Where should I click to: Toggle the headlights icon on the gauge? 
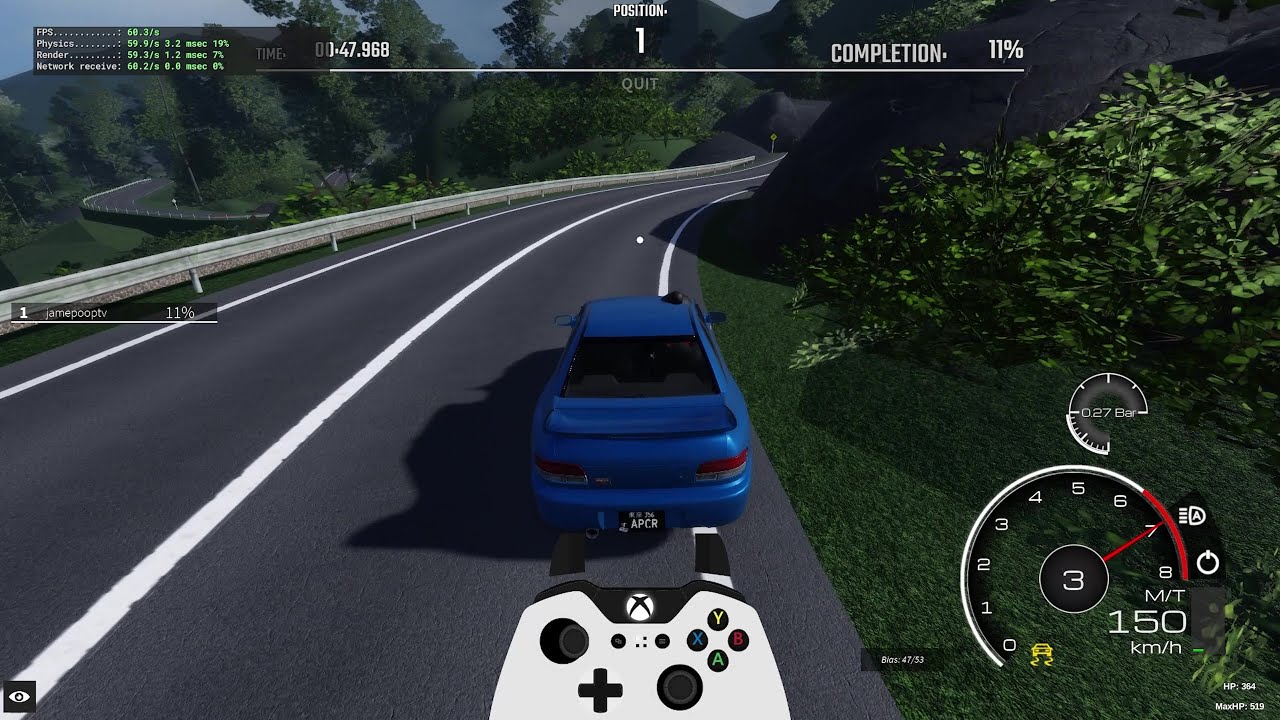coord(1192,516)
